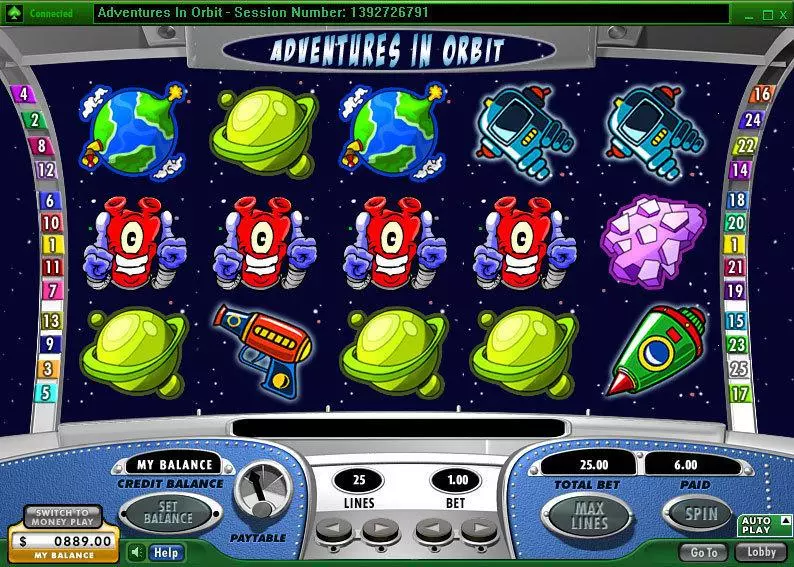Open the Set Balance option
The image size is (794, 567).
(168, 513)
